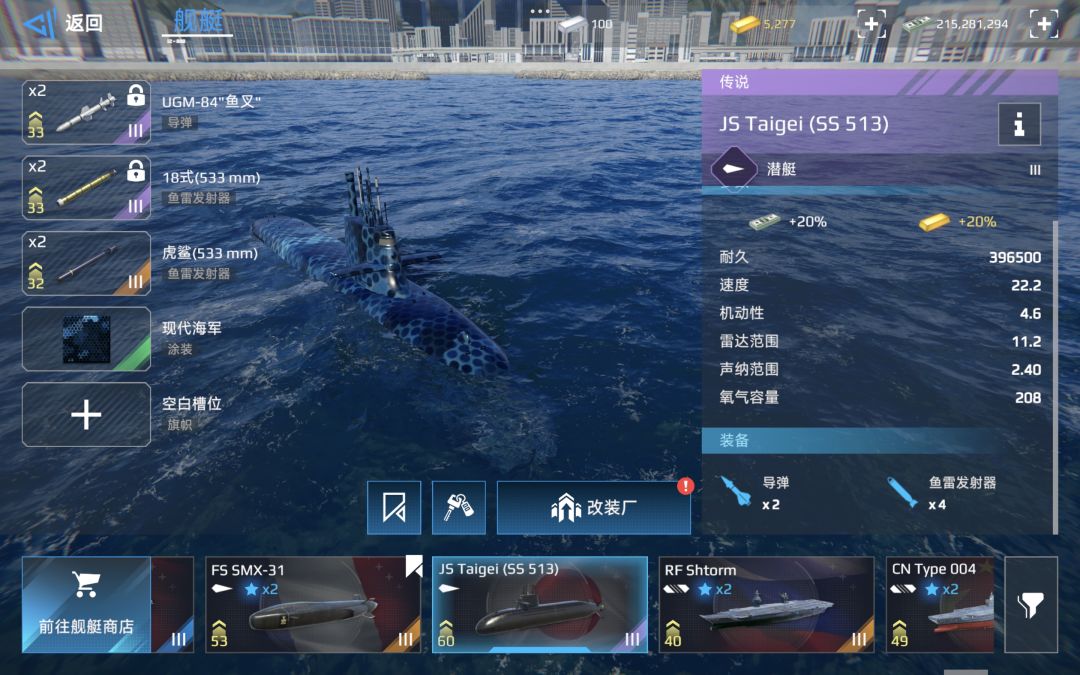Viewport: 1080px width, 675px height.
Task: Select the UGM-84 鱼叉 missile slot
Action: [87, 112]
